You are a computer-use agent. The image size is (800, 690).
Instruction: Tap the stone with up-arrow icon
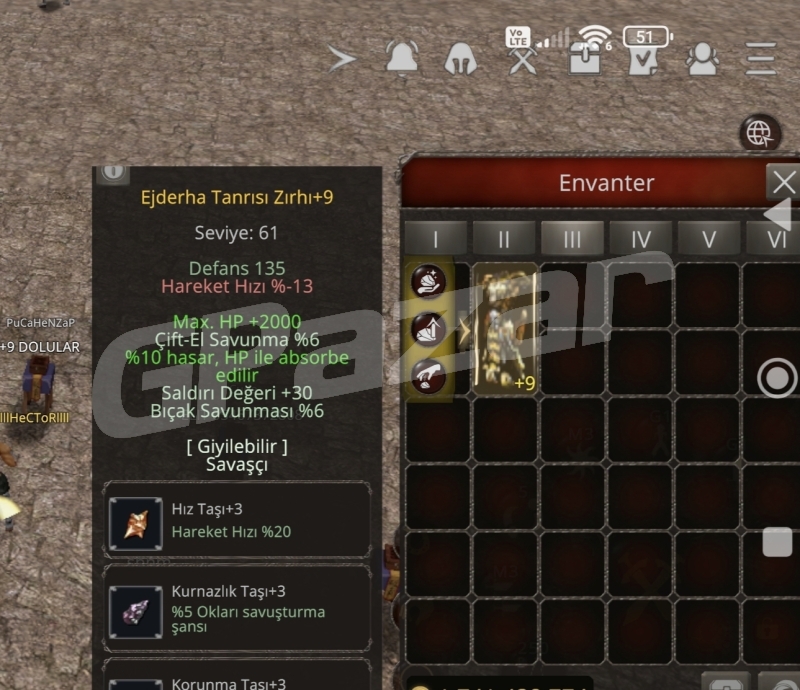click(x=428, y=328)
